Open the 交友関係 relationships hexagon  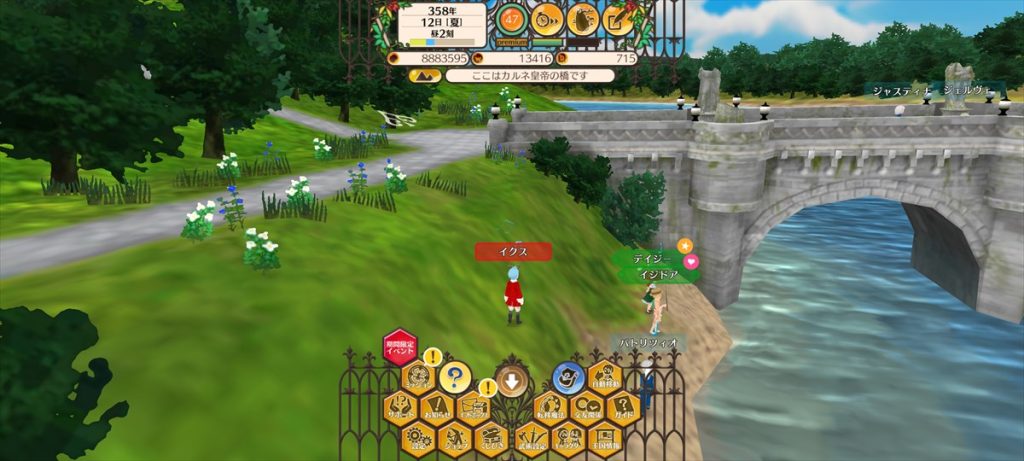[x=587, y=408]
